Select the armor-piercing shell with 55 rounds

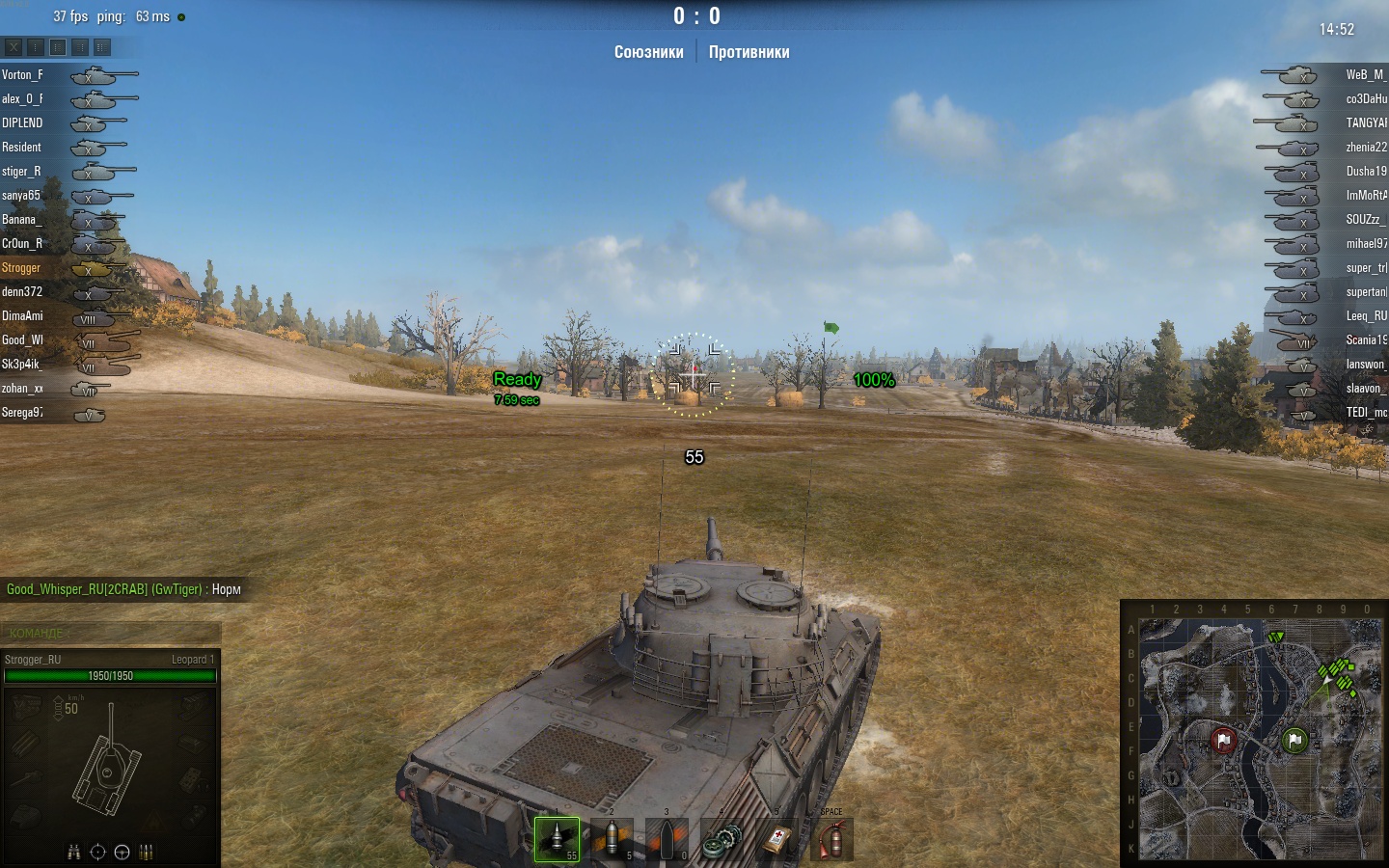557,839
